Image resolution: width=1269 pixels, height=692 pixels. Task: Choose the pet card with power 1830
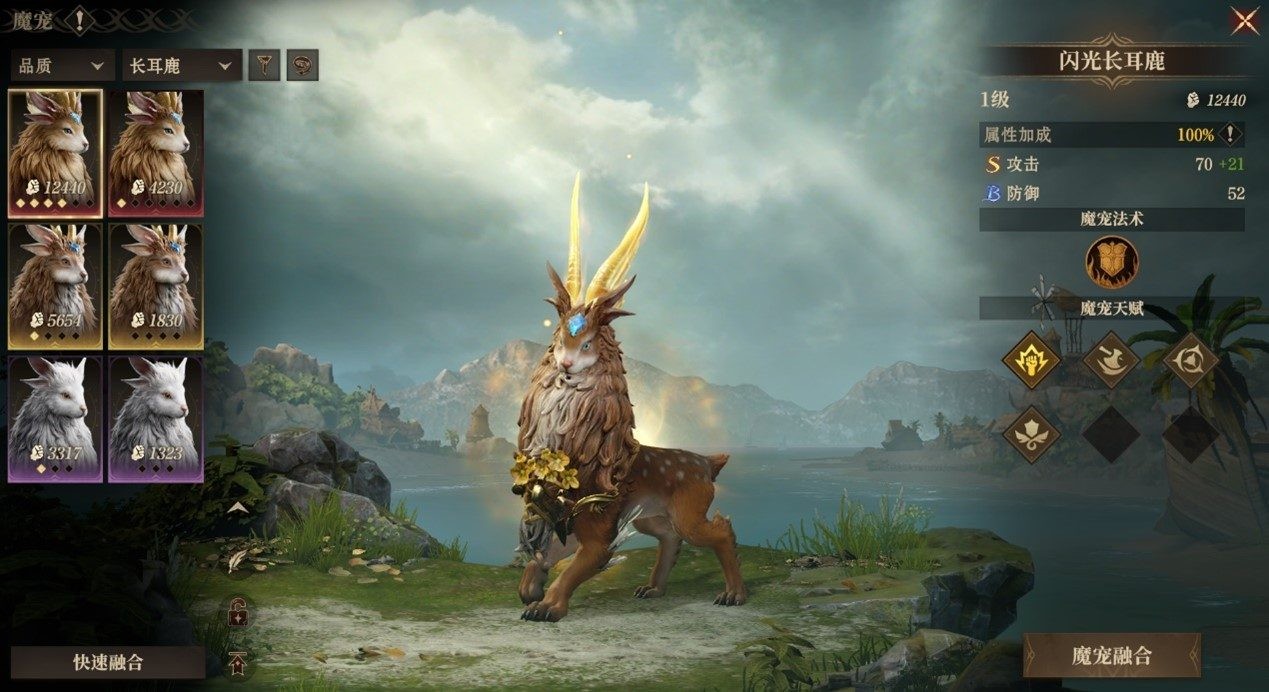coord(155,286)
